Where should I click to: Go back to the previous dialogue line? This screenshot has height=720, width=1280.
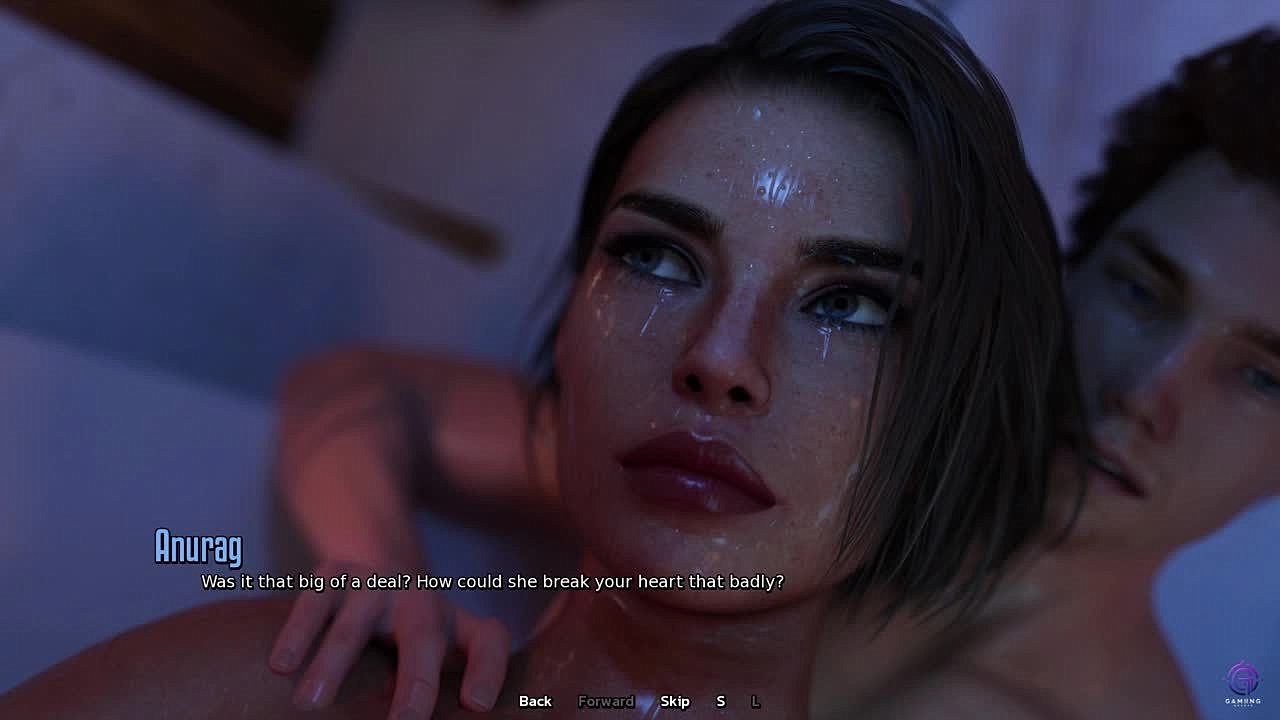(x=535, y=701)
